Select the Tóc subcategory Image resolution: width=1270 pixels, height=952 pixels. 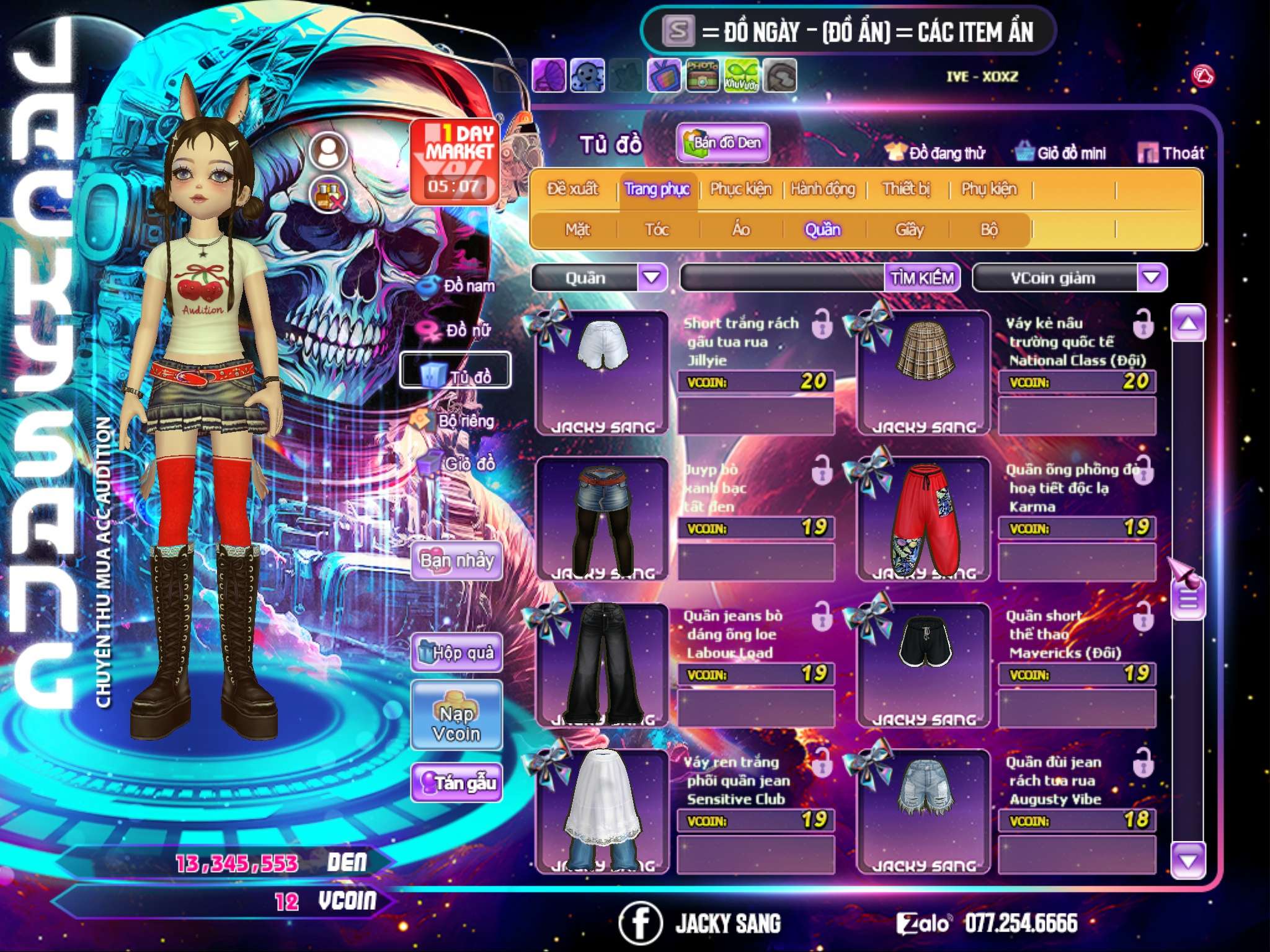657,230
